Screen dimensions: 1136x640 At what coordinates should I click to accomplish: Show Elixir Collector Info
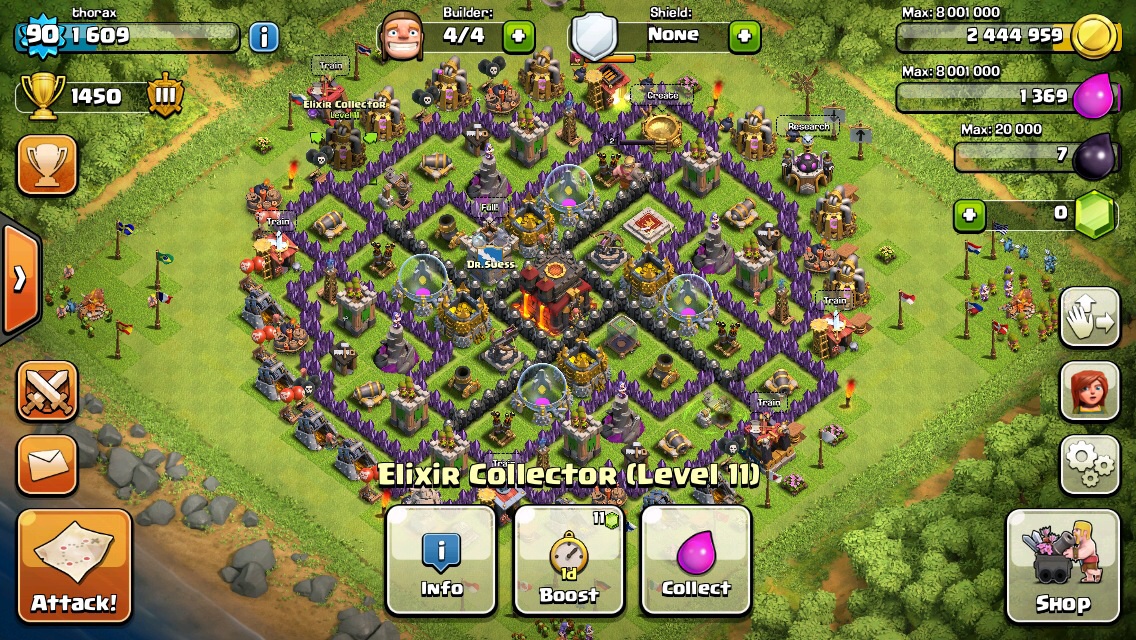(441, 559)
